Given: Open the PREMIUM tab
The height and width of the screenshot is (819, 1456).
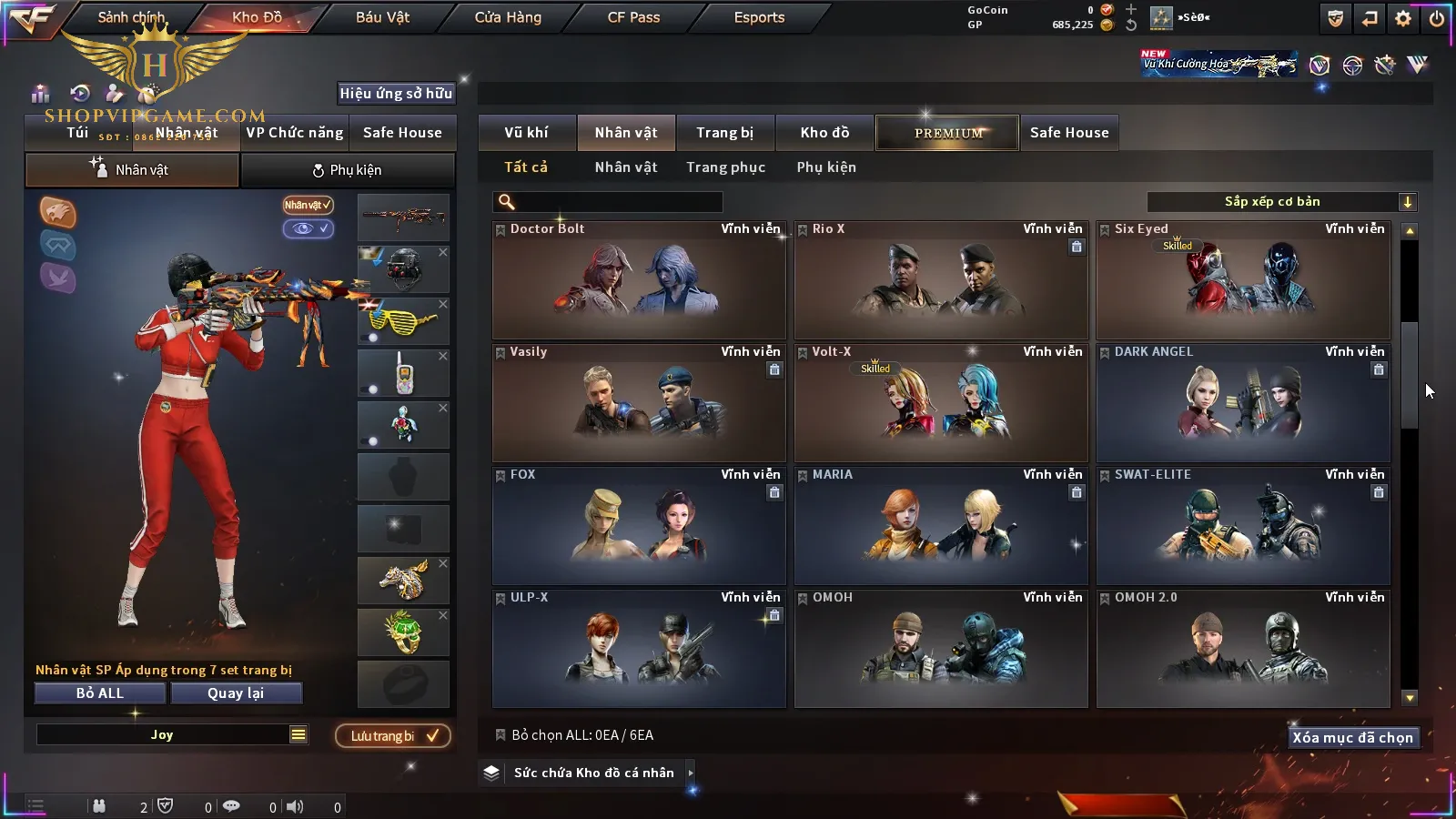Looking at the screenshot, I should coord(948,133).
